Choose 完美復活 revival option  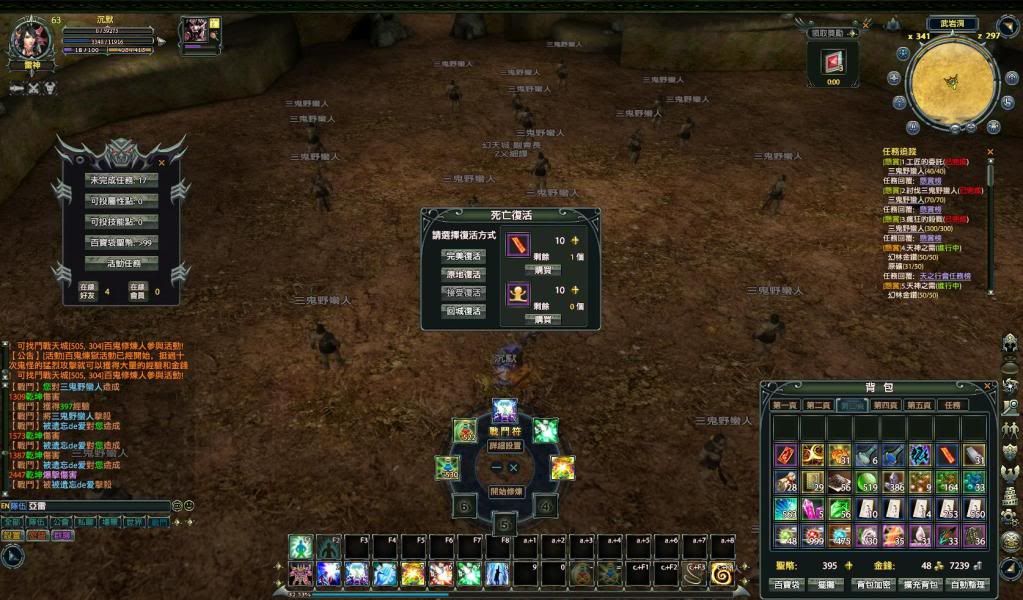(462, 255)
